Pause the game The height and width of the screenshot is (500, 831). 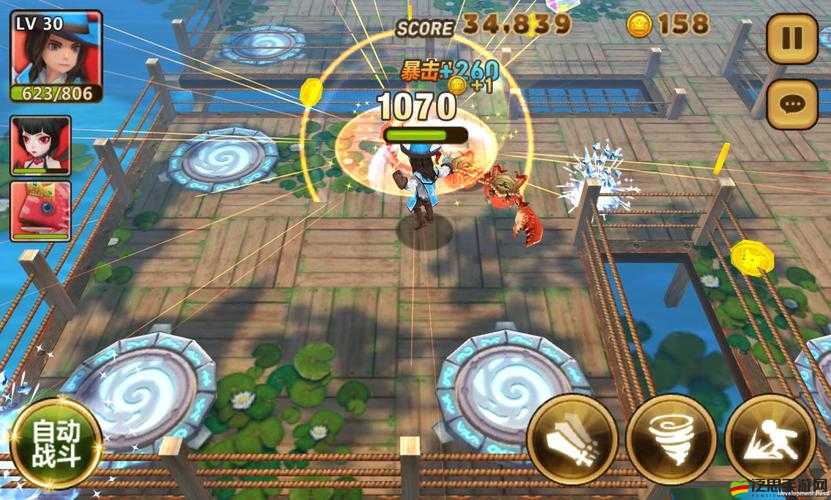click(x=791, y=40)
